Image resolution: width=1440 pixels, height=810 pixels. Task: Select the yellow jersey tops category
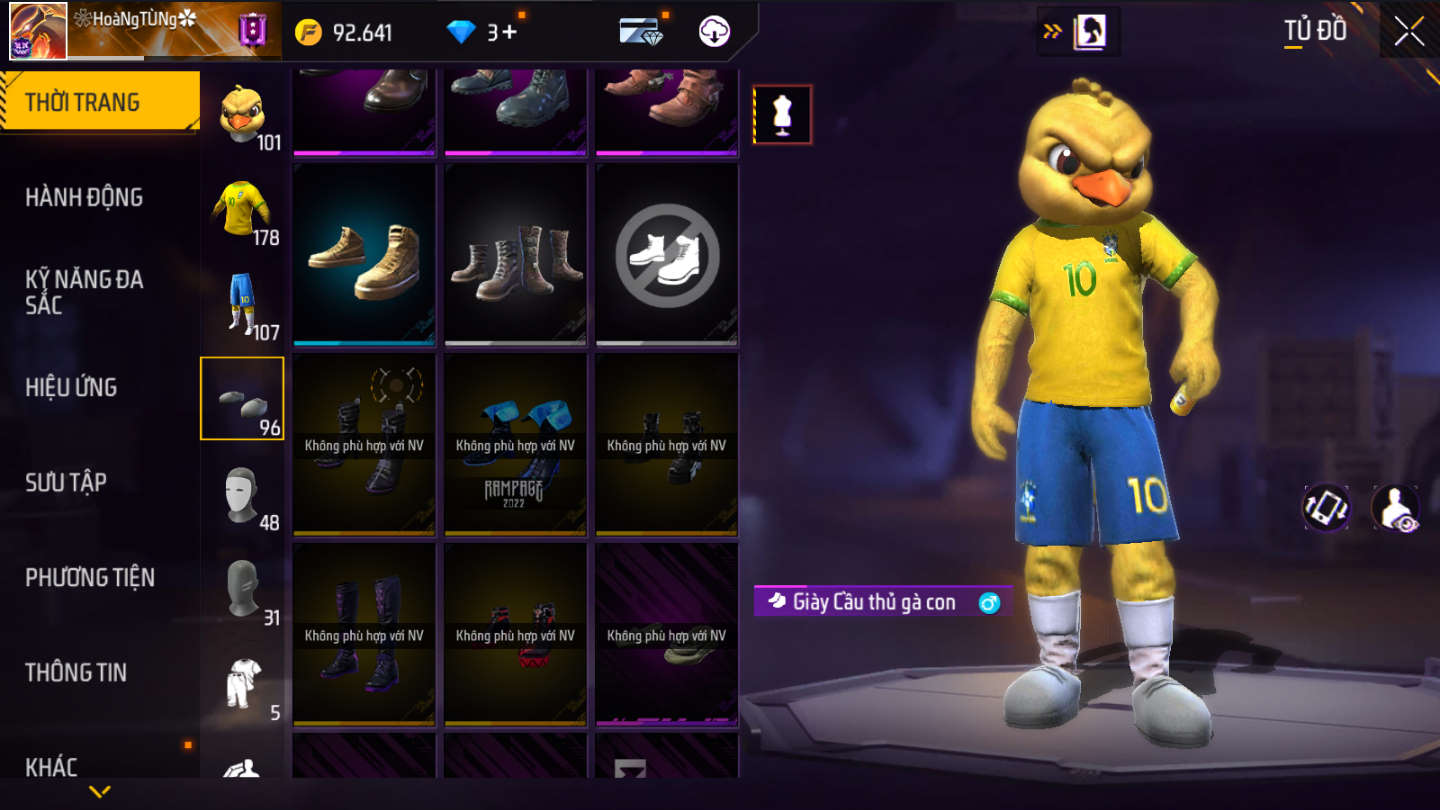tap(242, 209)
